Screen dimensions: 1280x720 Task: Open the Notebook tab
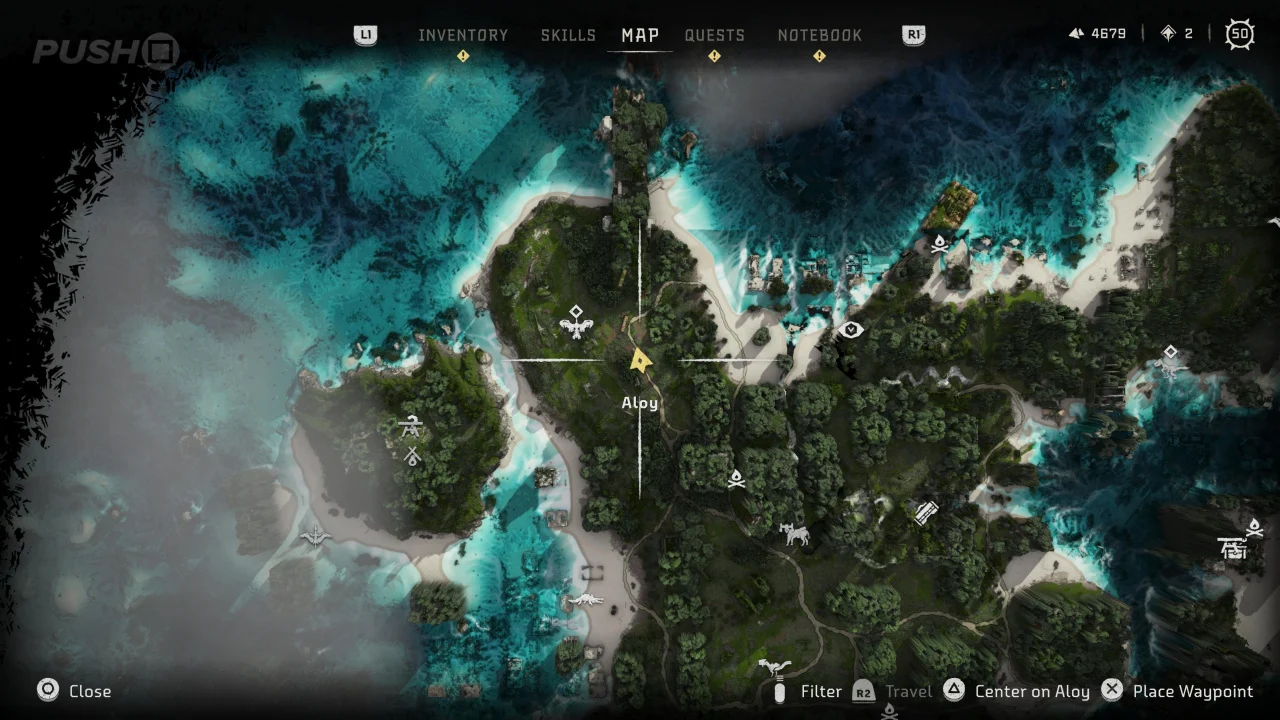tap(819, 35)
